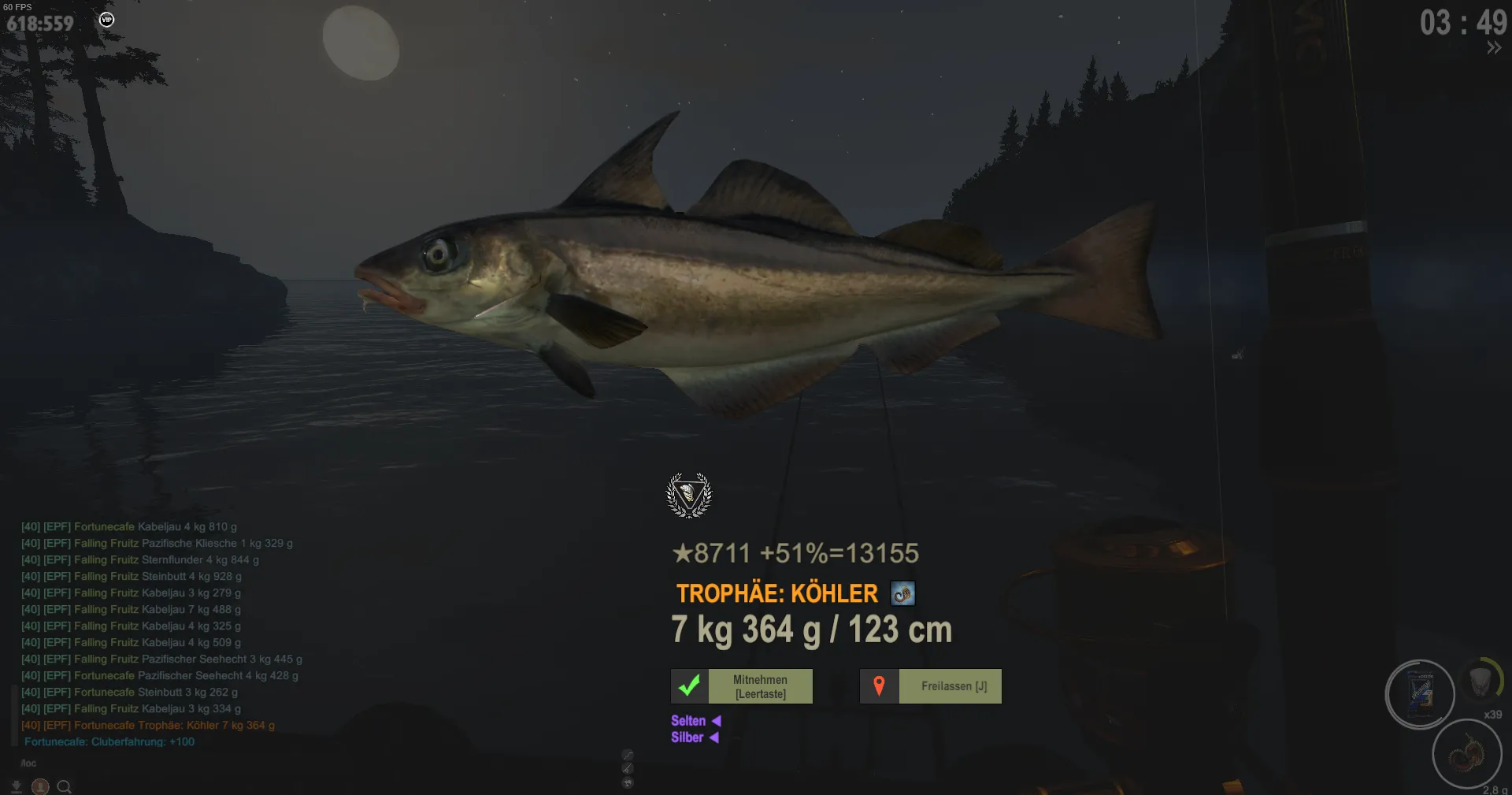Click the Selten rarity label
This screenshot has width=1512, height=795.
(x=688, y=720)
